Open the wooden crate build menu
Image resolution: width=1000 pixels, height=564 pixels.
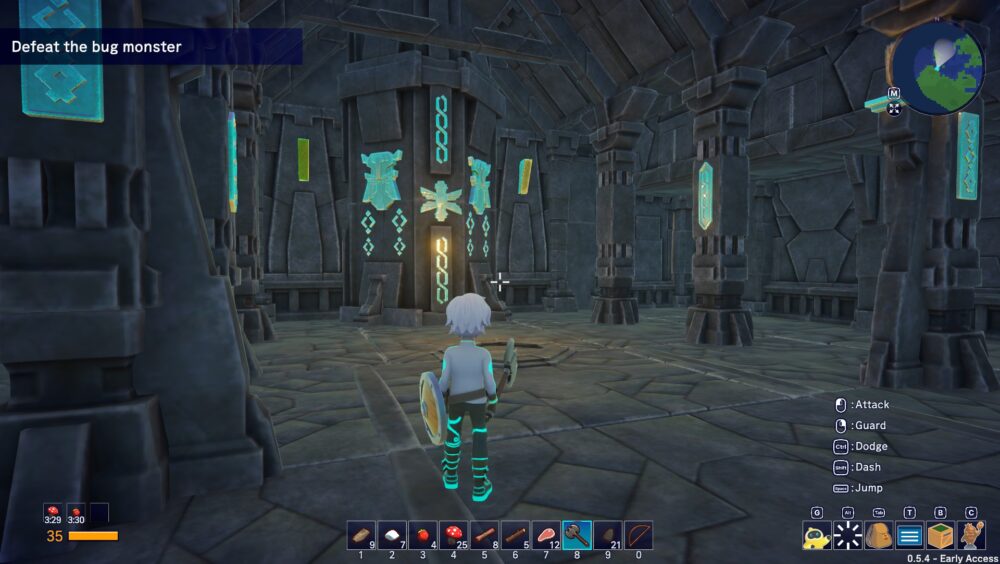coord(940,536)
